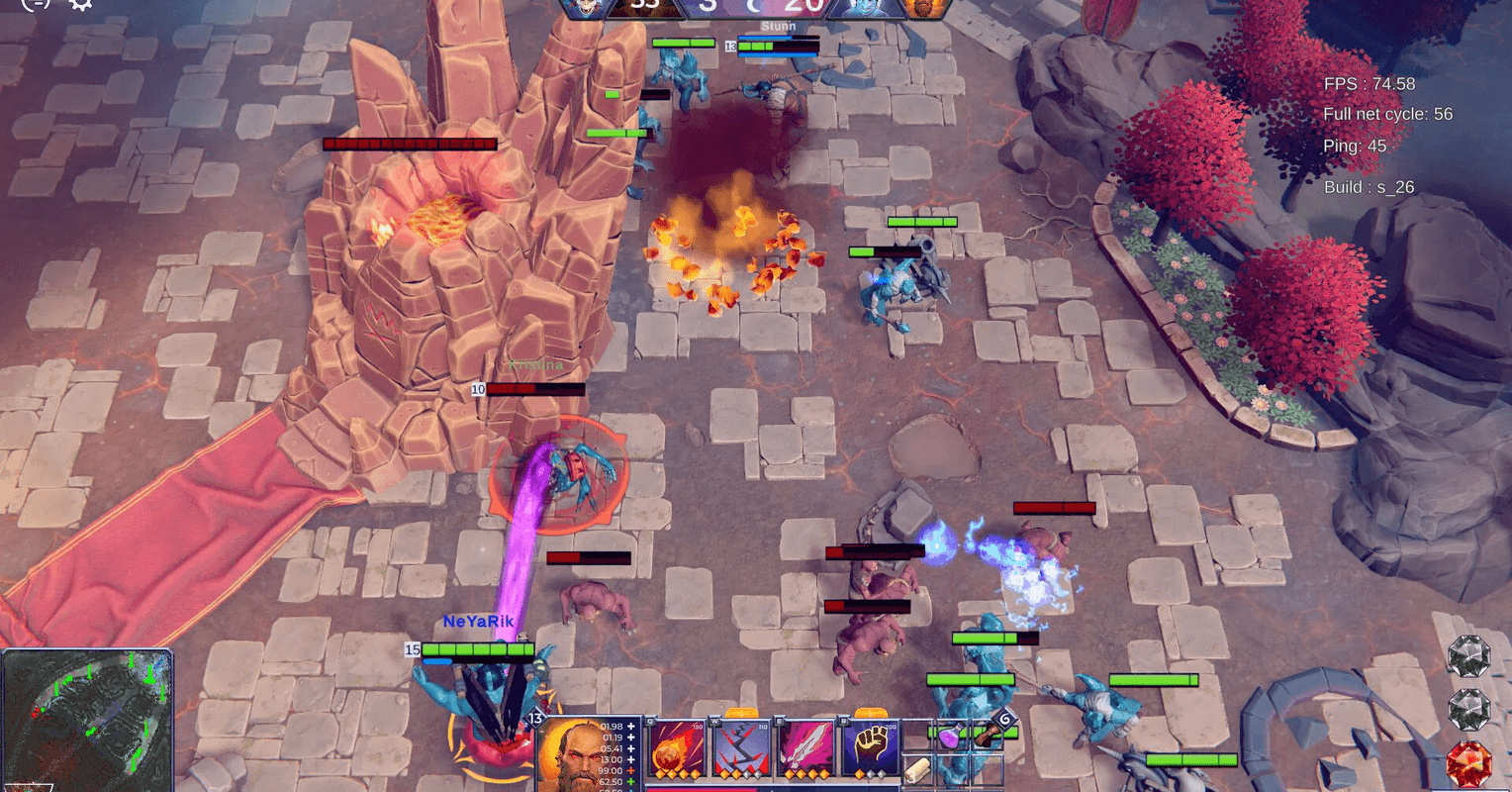Open the gear settings icon

80,4
